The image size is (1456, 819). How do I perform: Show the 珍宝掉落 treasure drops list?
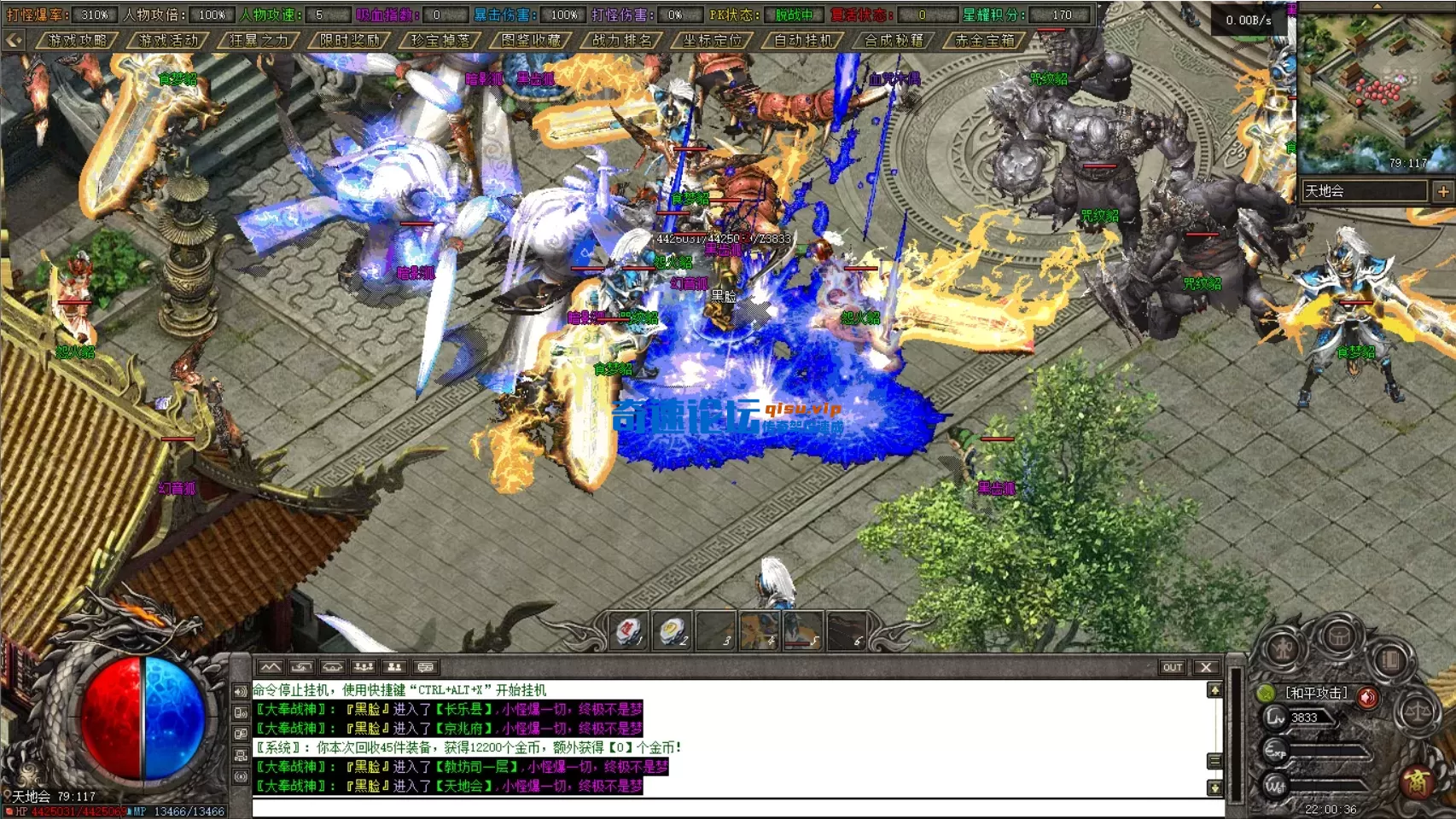440,40
